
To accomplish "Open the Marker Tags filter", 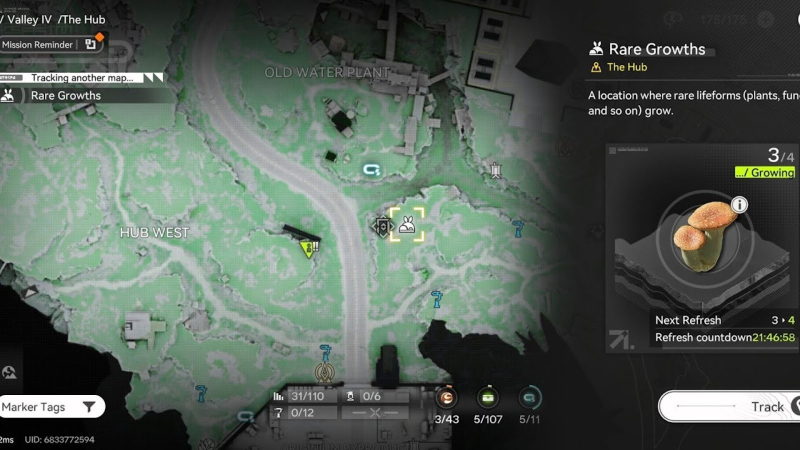I will point(50,407).
